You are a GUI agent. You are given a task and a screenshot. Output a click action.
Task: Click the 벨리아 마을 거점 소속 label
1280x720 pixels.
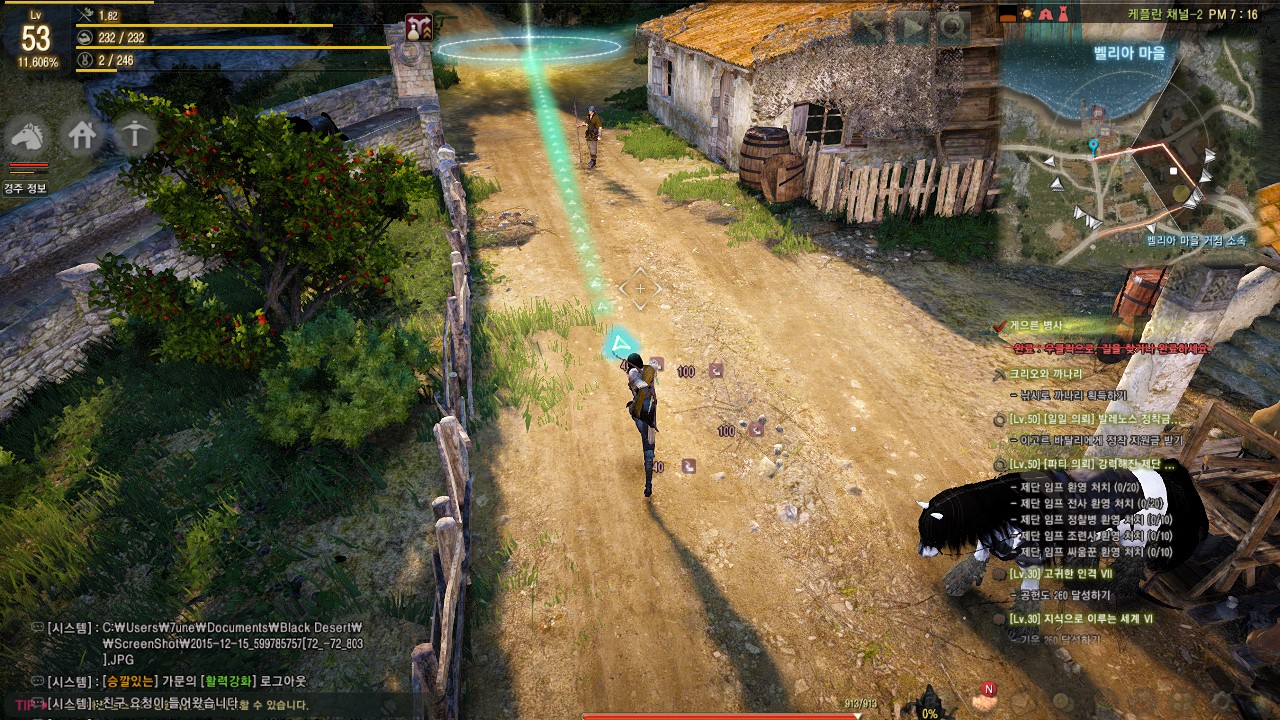[1196, 240]
